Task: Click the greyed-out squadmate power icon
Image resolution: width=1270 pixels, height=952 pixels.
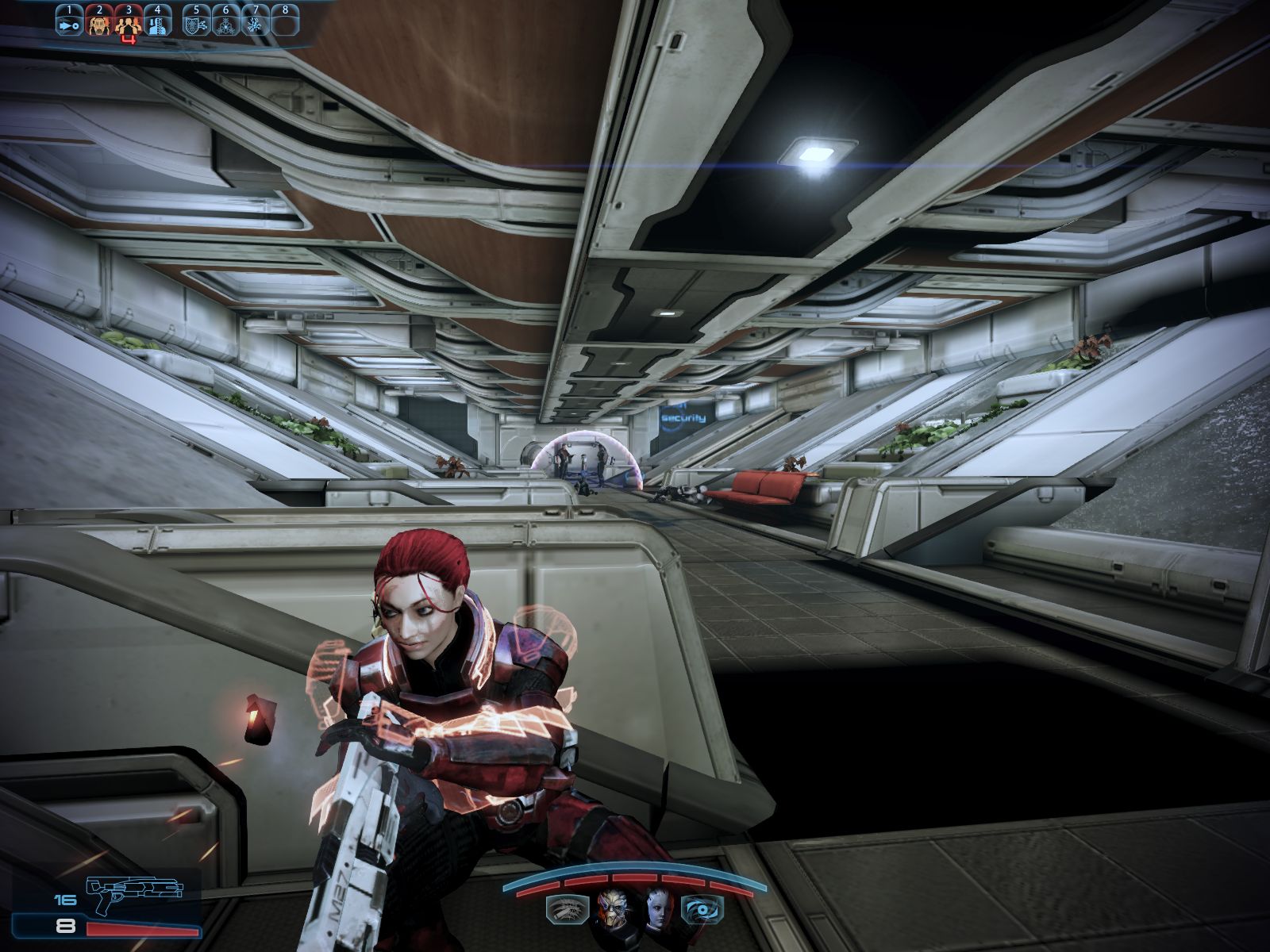Action: pyautogui.click(x=567, y=908)
